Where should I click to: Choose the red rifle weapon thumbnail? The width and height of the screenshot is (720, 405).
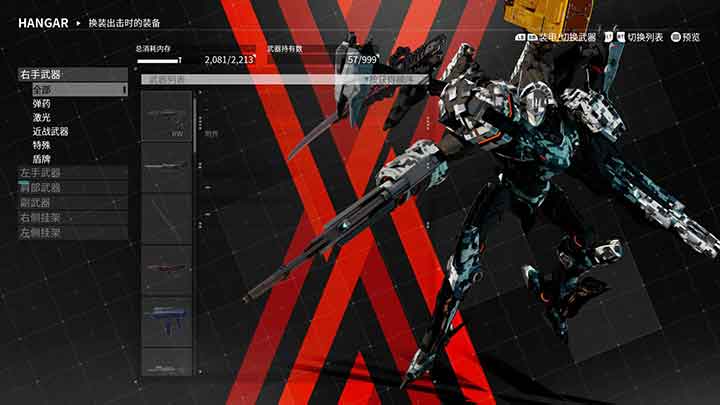166,269
